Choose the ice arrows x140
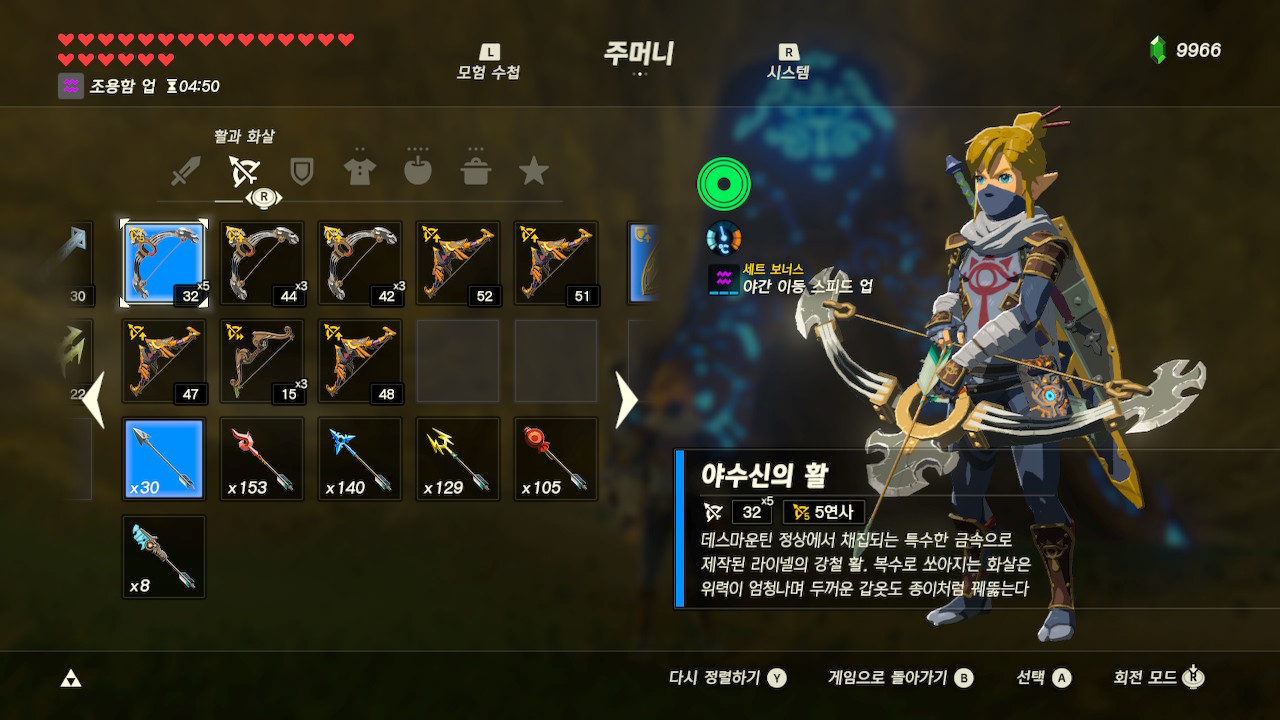 pyautogui.click(x=359, y=459)
